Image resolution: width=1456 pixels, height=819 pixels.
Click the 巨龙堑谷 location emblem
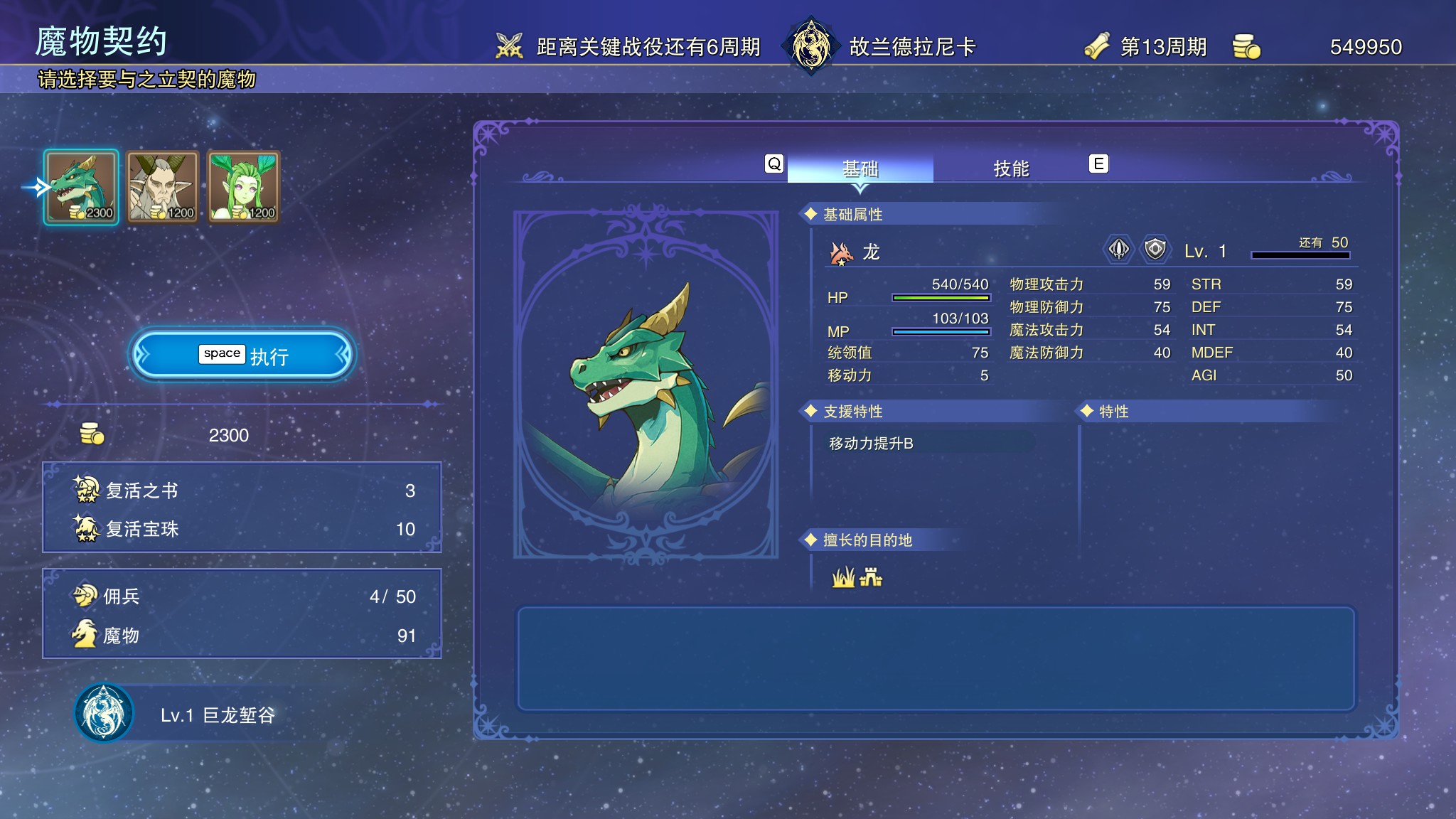click(104, 713)
